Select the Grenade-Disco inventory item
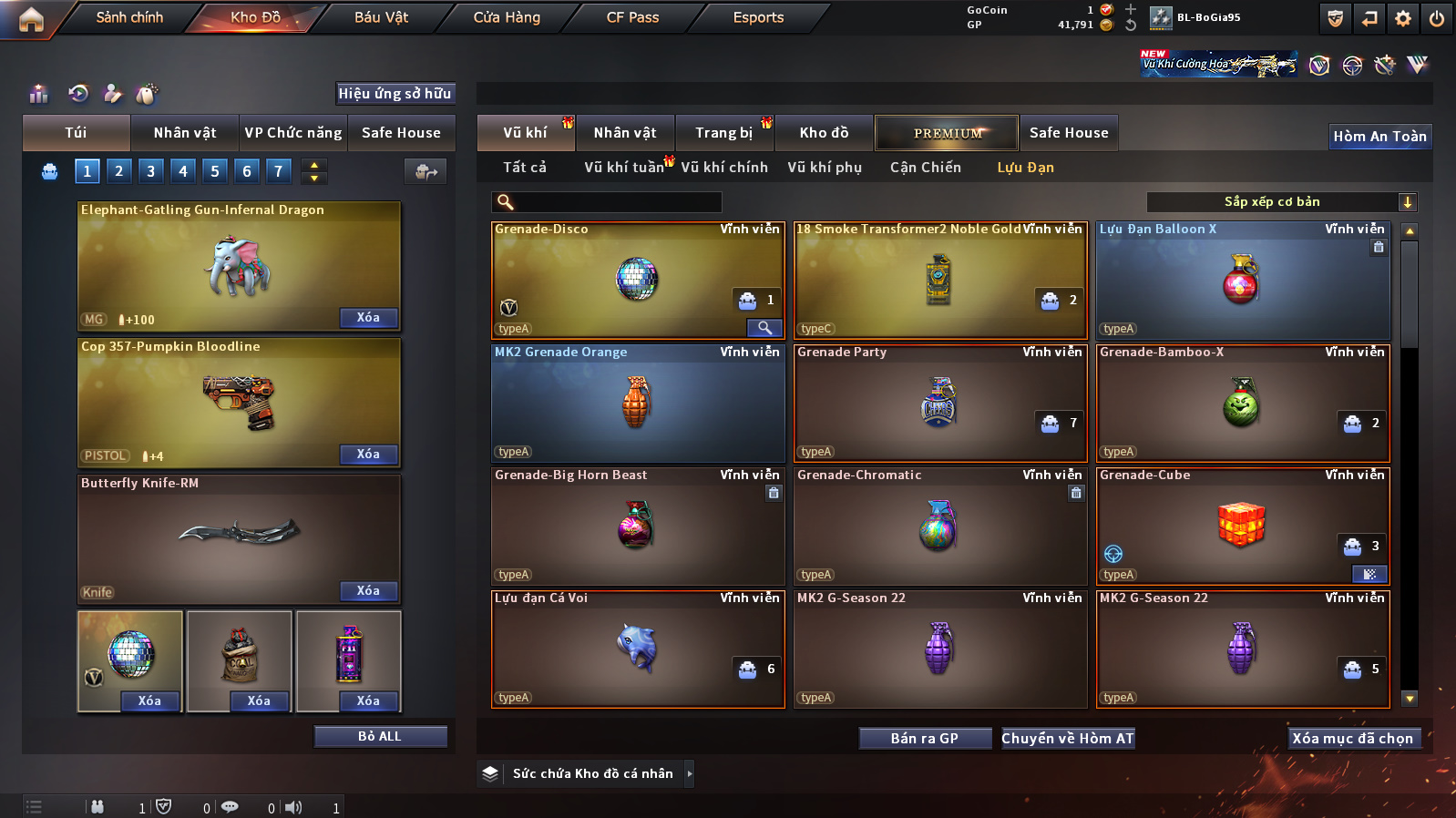This screenshot has width=1456, height=818. coord(636,280)
